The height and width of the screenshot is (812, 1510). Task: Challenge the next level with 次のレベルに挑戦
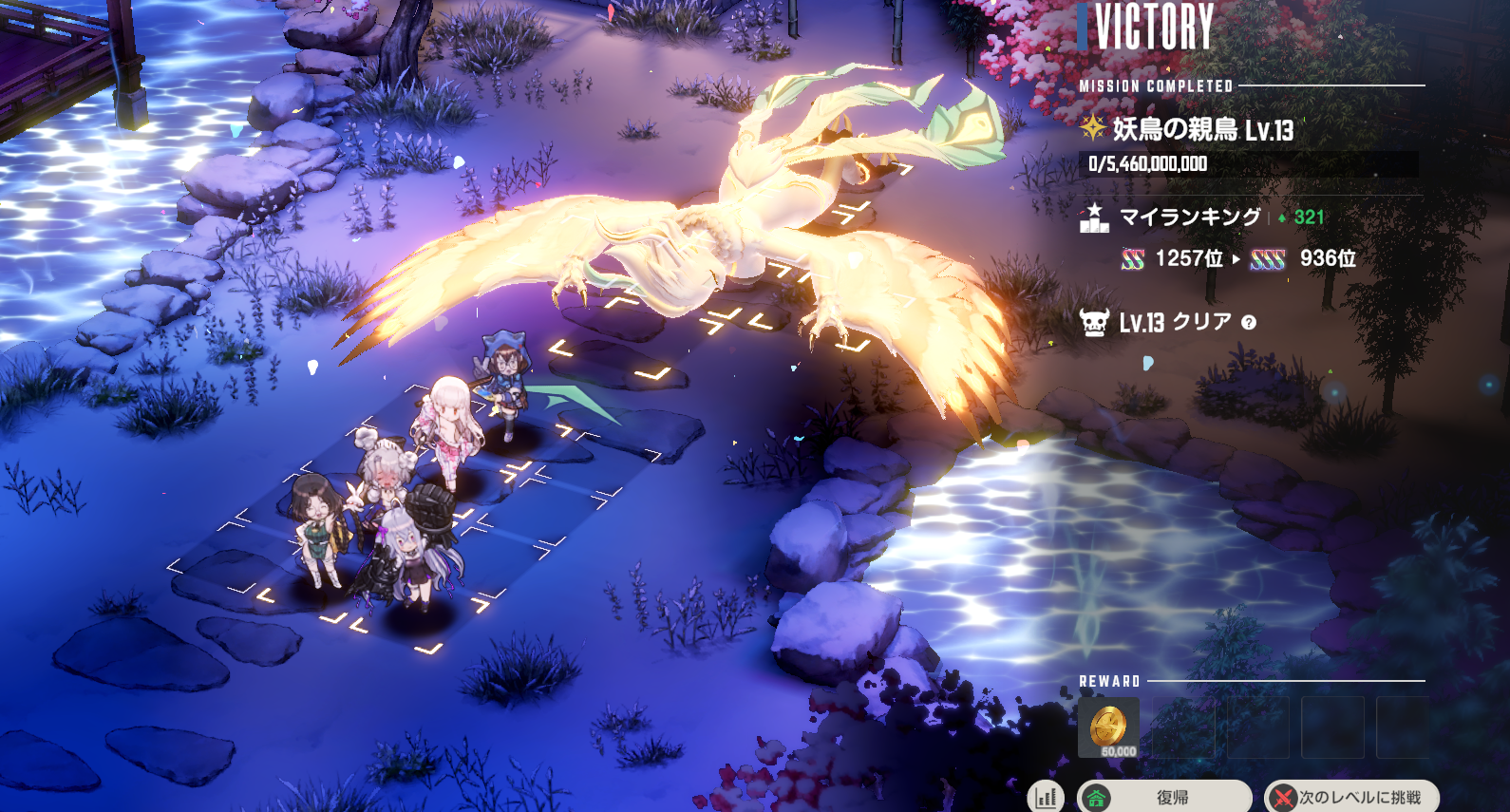tap(1352, 797)
